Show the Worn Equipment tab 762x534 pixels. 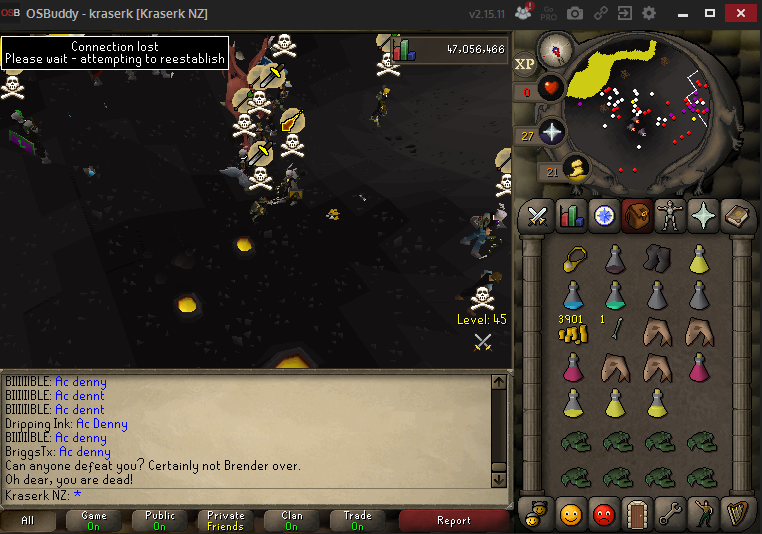[x=668, y=215]
